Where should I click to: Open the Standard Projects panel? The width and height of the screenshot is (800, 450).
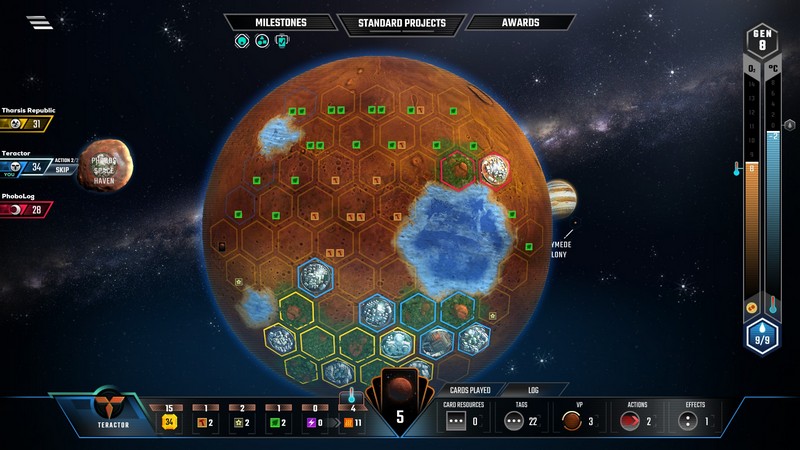tap(402, 22)
